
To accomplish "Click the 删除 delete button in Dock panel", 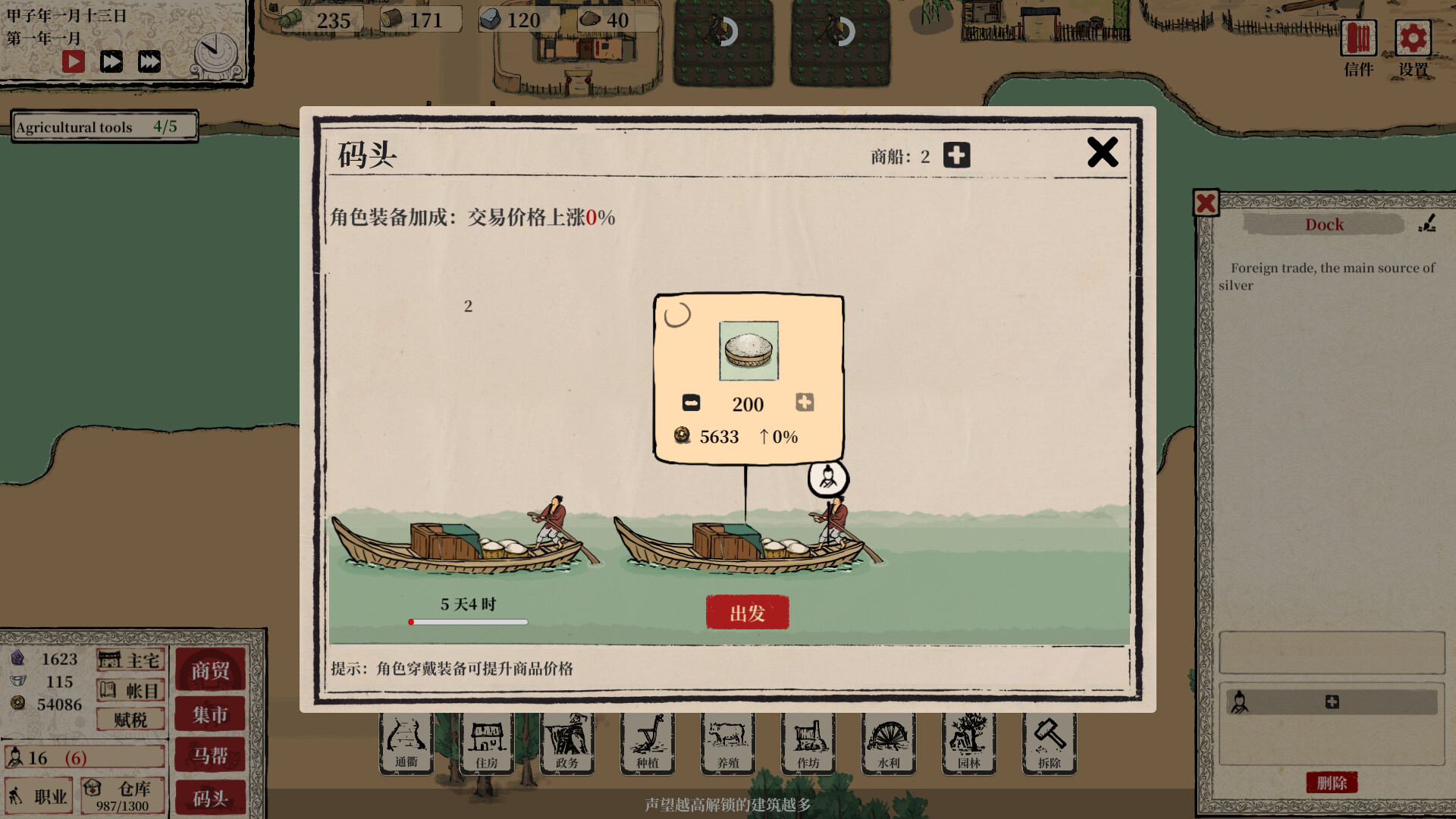I will coord(1332,783).
